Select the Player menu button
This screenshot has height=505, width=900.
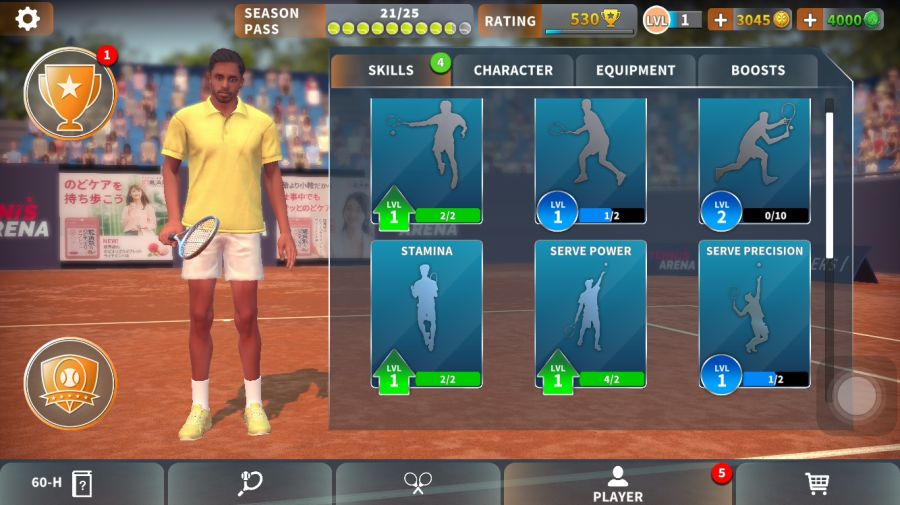point(617,484)
